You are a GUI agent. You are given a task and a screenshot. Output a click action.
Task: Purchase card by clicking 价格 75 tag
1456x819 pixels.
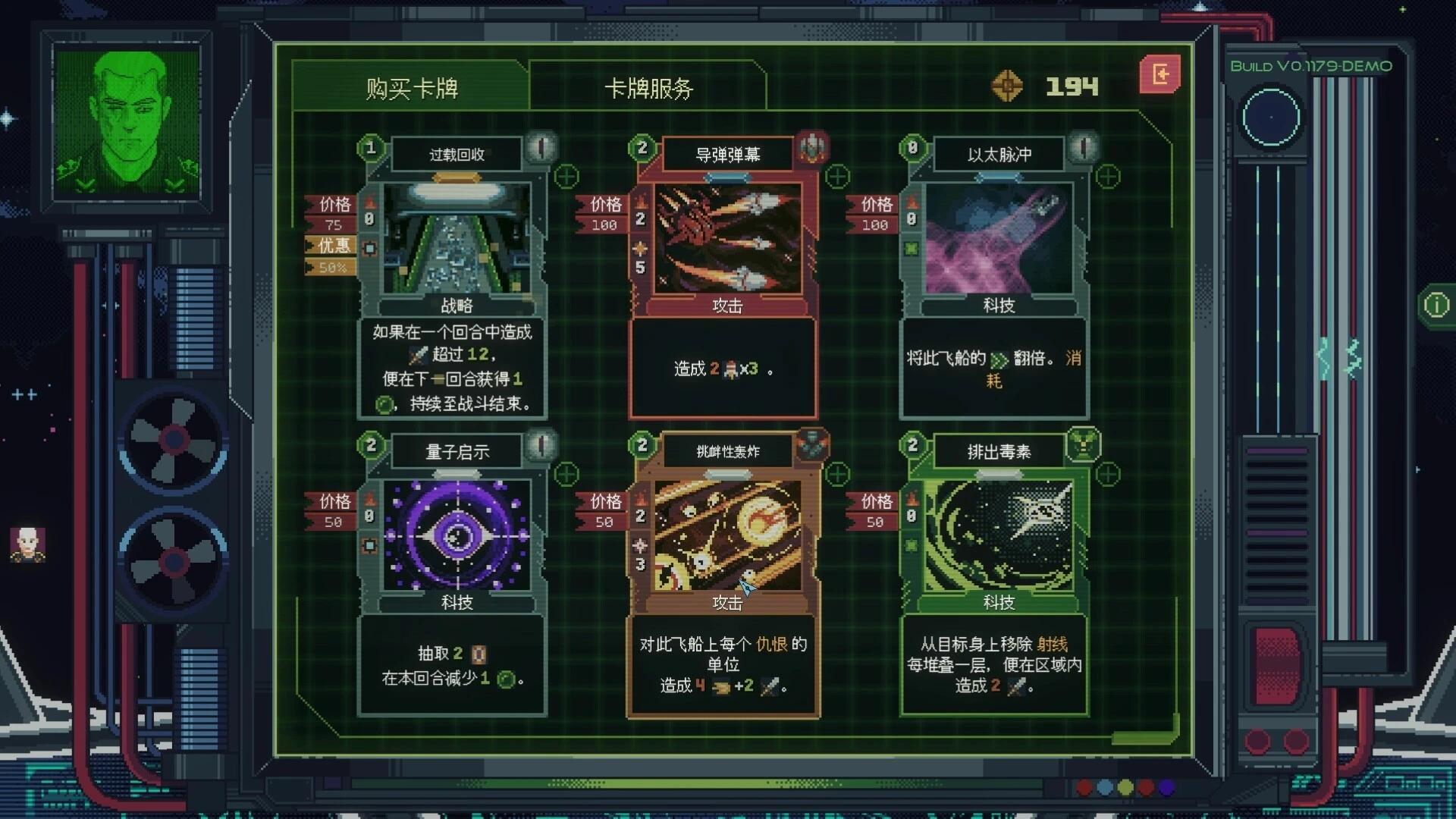pos(330,215)
